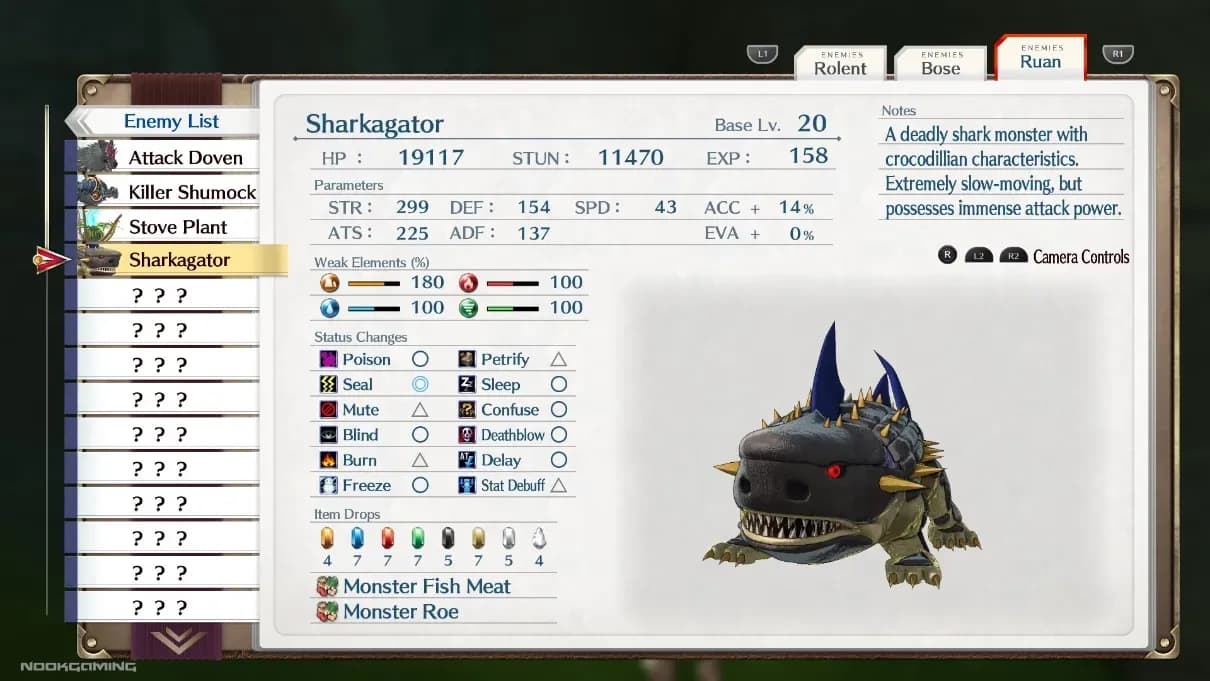The image size is (1210, 681).
Task: Select the Monster Roe item drop
Action: (400, 611)
